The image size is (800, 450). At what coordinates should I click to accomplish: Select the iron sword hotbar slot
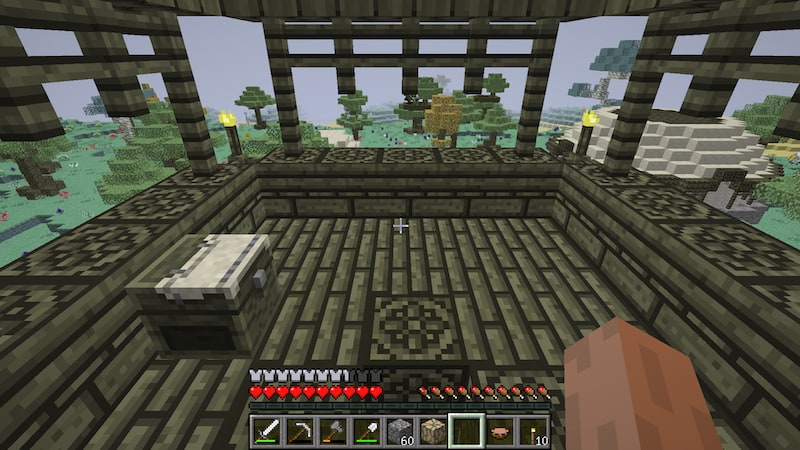(267, 431)
